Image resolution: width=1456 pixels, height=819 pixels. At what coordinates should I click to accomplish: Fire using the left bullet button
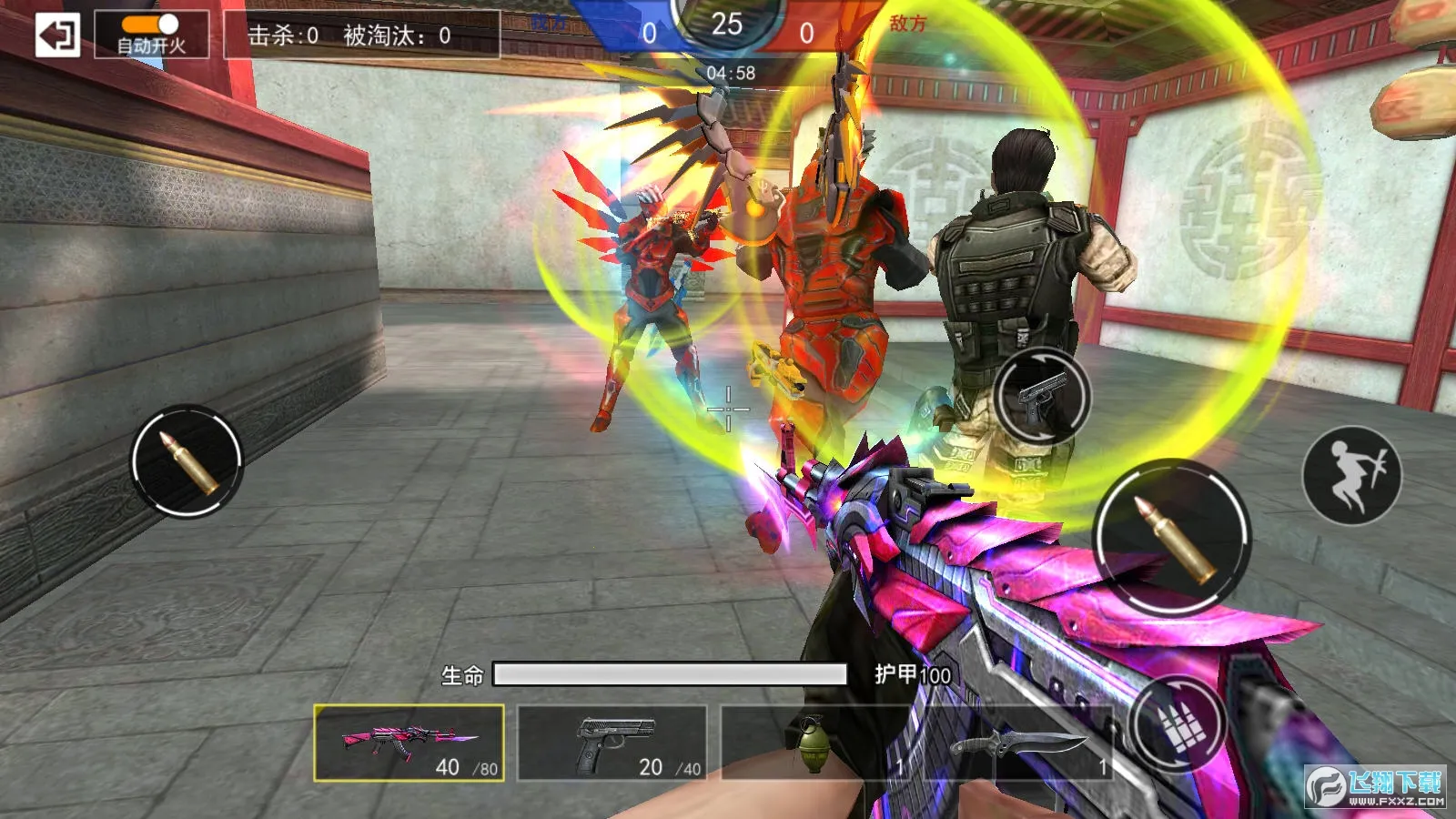[x=187, y=460]
